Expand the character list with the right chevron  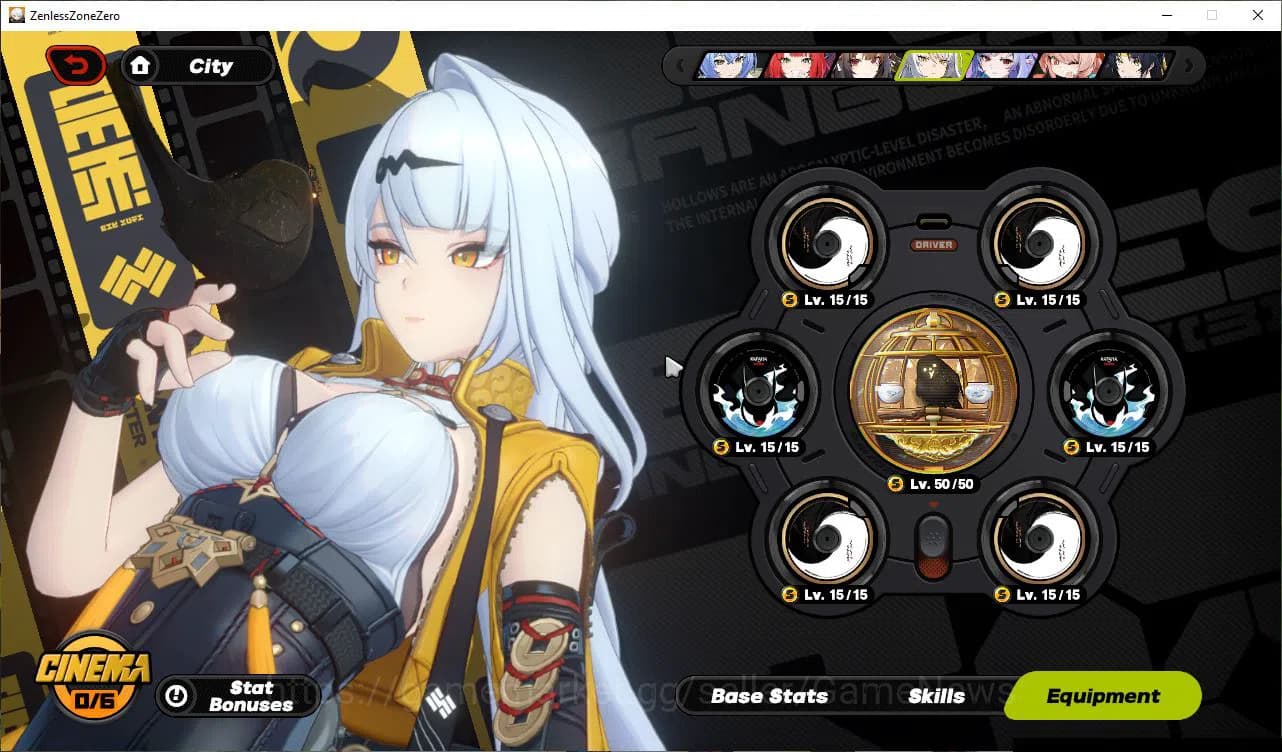coord(1188,67)
